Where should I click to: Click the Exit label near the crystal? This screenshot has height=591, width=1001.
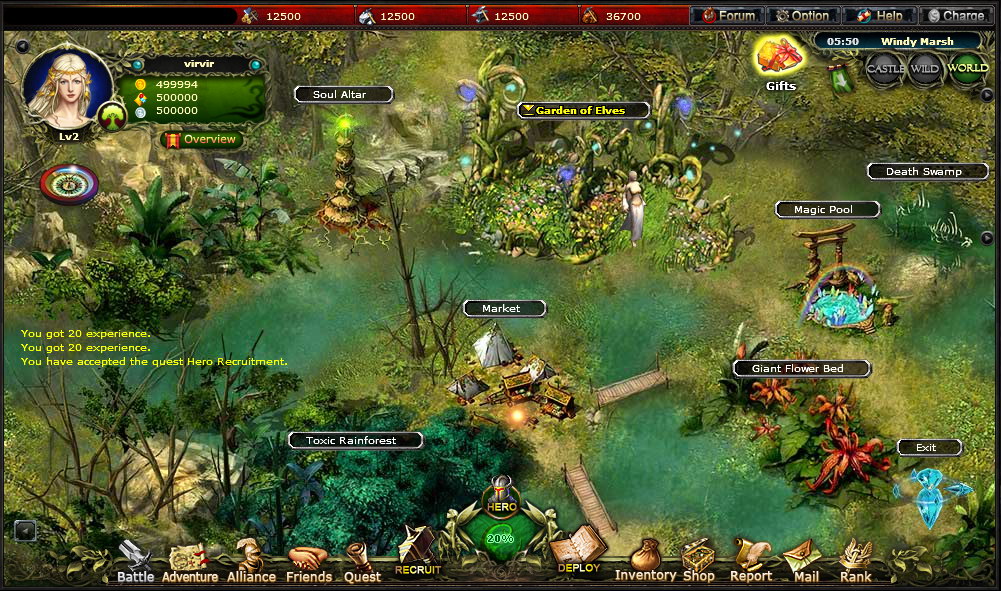[929, 447]
